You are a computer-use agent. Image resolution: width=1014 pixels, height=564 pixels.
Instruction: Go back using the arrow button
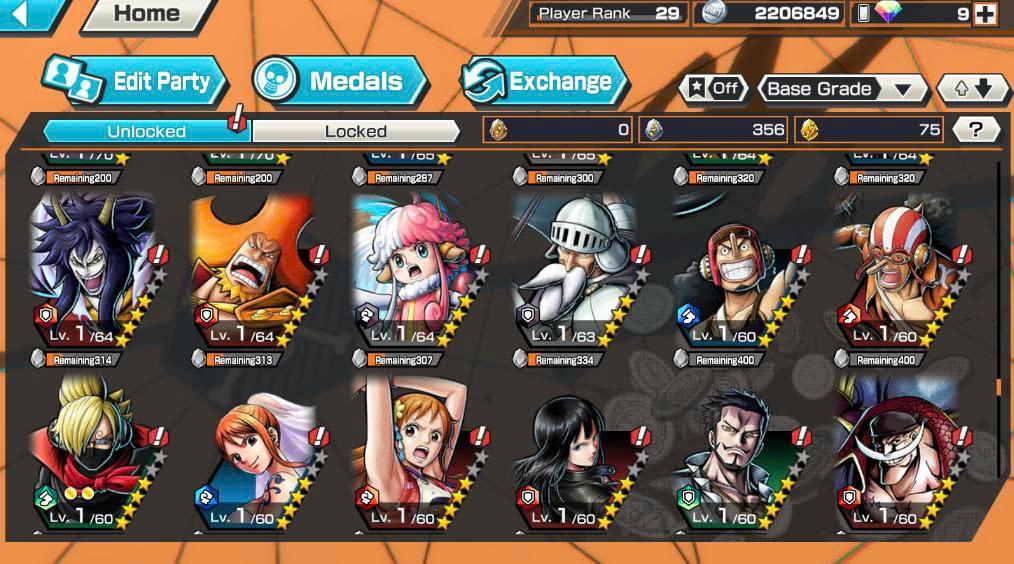24,14
